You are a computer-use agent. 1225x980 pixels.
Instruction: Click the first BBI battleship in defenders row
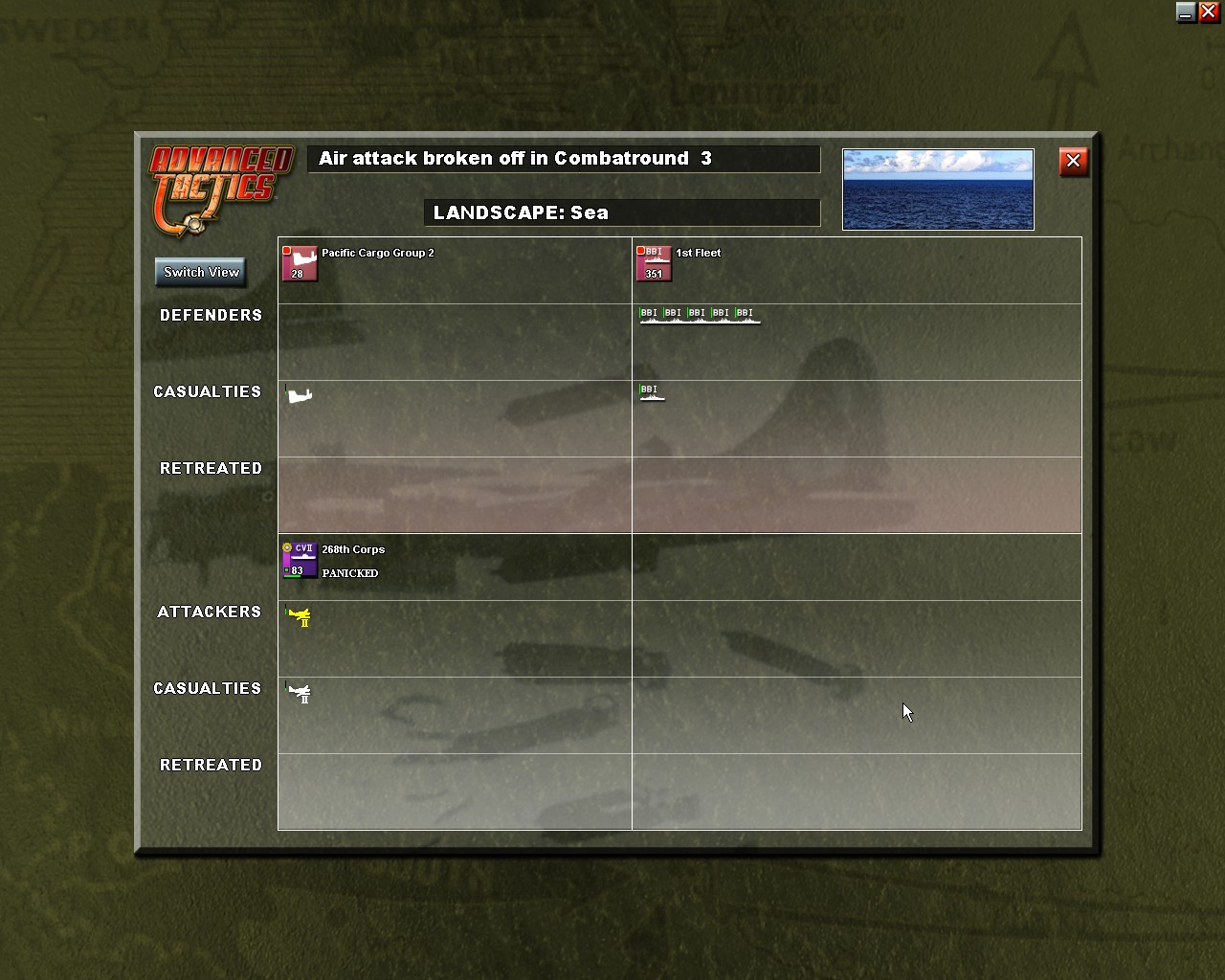pyautogui.click(x=647, y=316)
